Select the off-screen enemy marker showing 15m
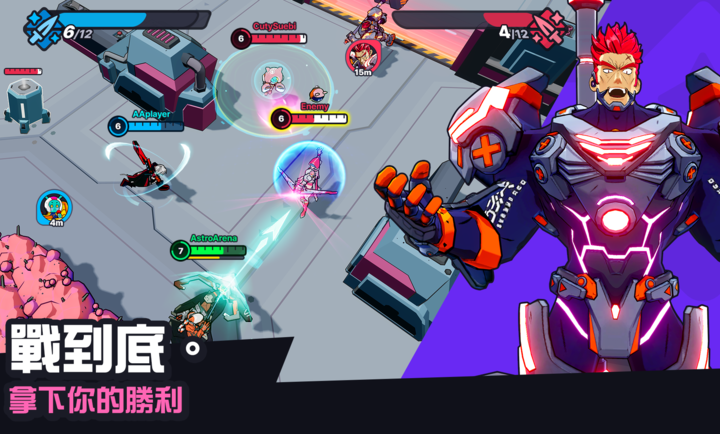Screen dimensions: 720x434 (x=361, y=55)
